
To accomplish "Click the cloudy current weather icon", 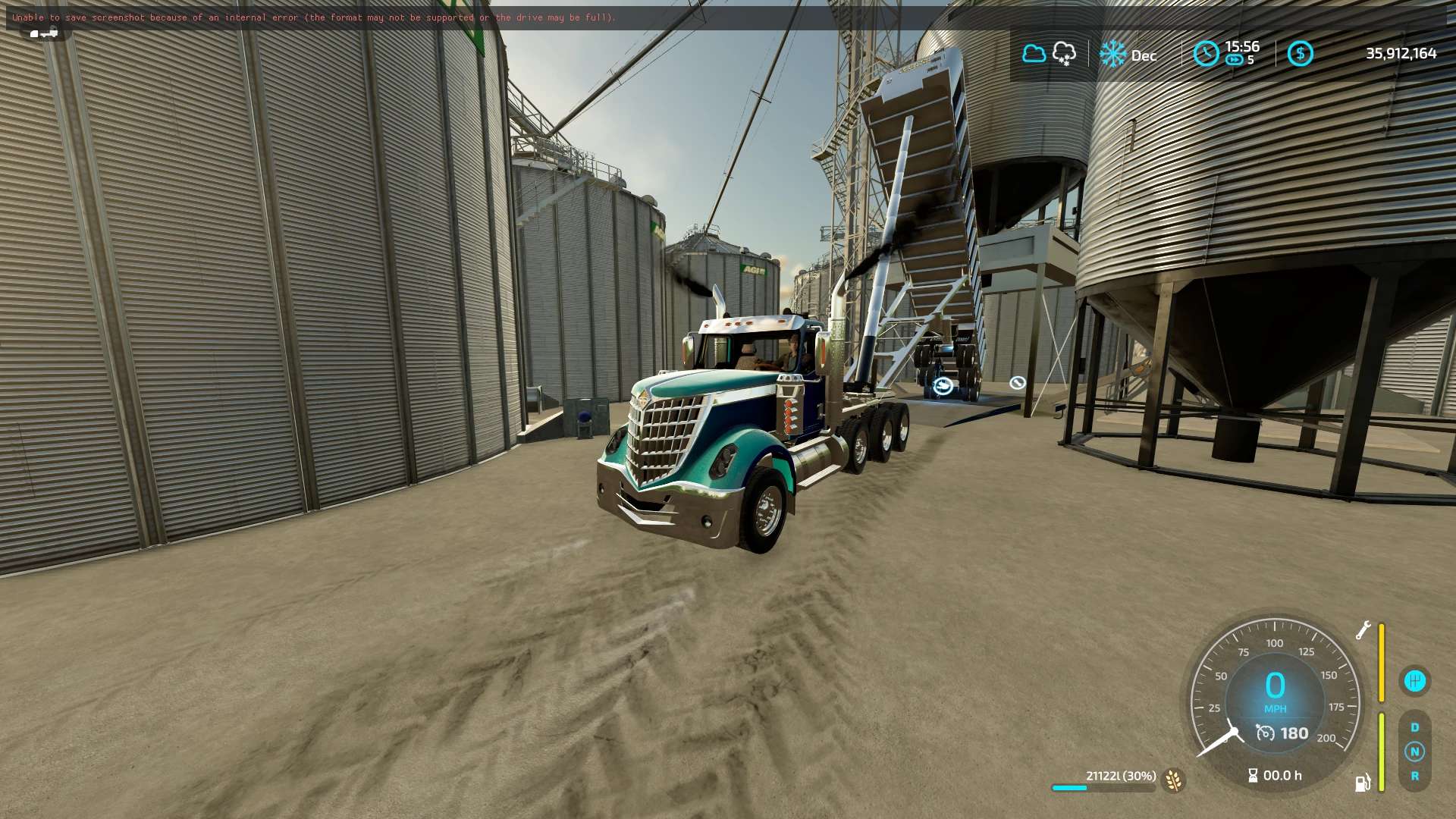I will tap(1034, 53).
